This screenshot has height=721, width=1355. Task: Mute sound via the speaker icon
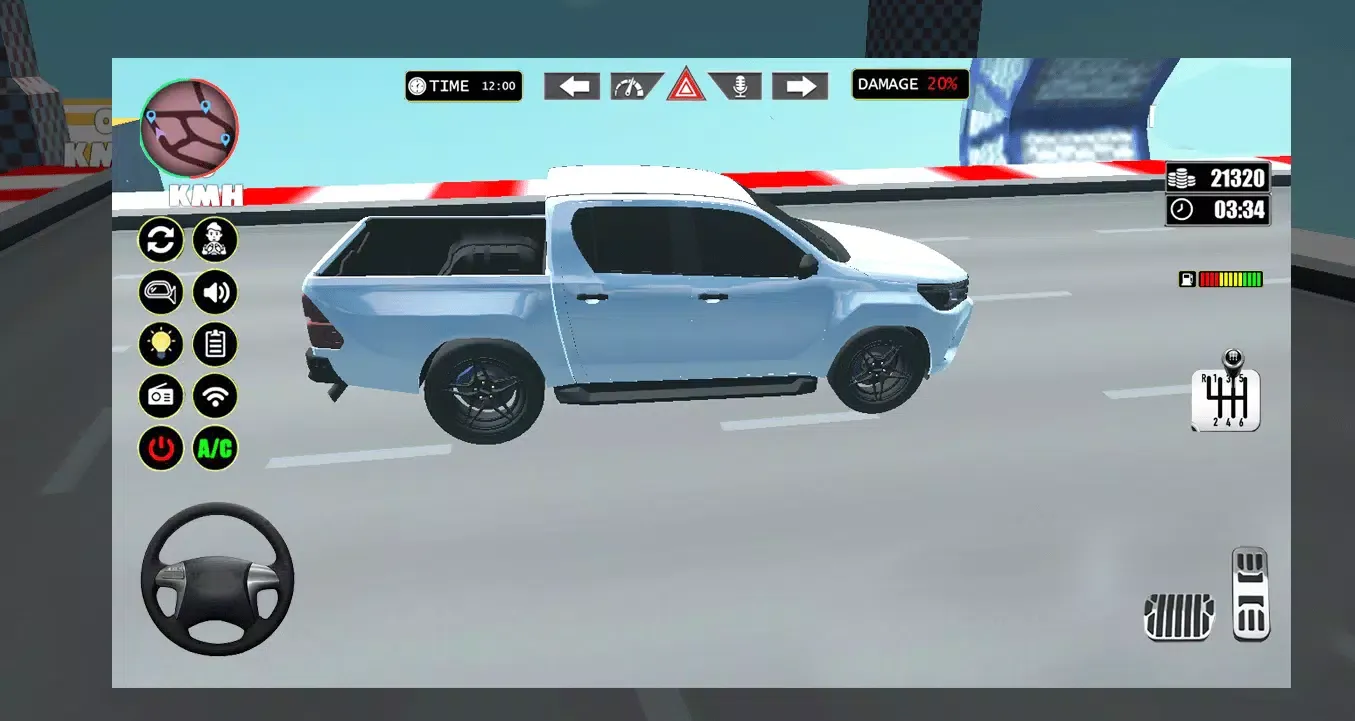coord(214,292)
